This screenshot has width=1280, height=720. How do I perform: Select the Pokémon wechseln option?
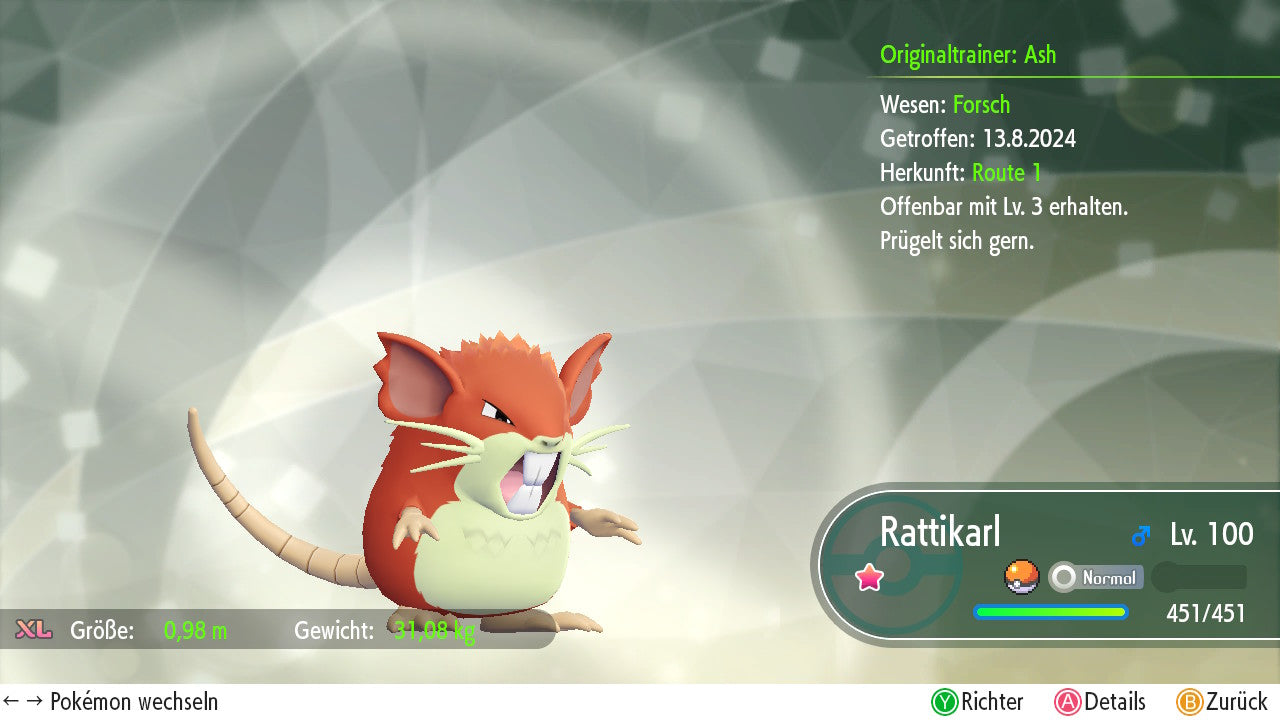click(x=111, y=702)
